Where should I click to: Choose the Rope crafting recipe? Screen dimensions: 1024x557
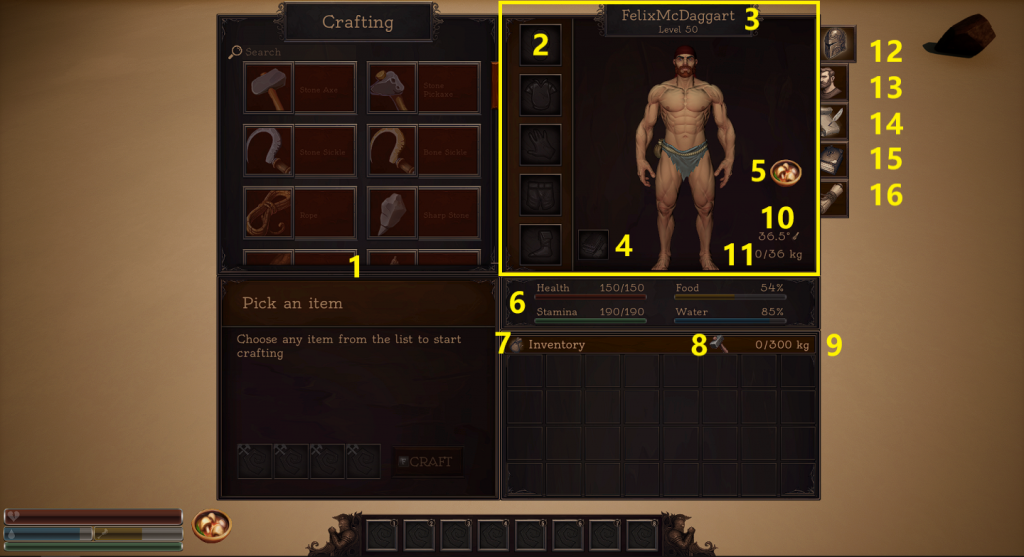point(301,212)
